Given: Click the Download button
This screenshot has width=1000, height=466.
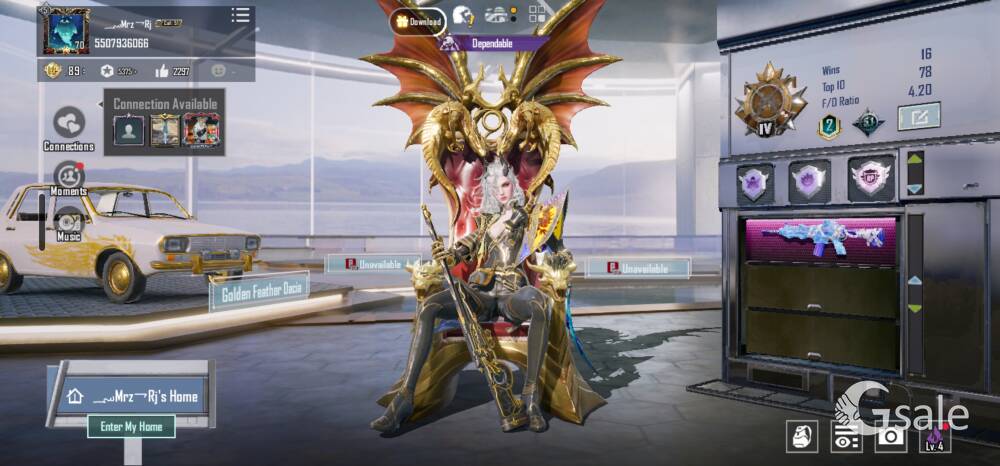Looking at the screenshot, I should 418,21.
